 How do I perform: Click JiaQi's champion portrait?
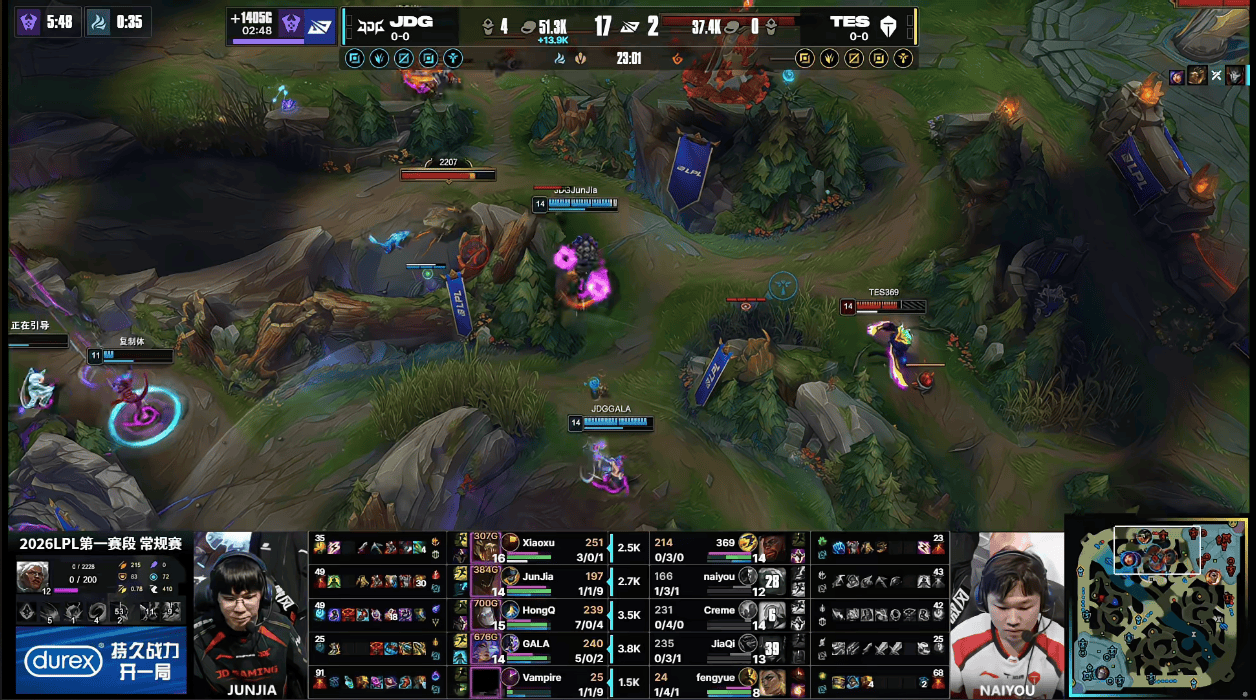click(x=769, y=649)
